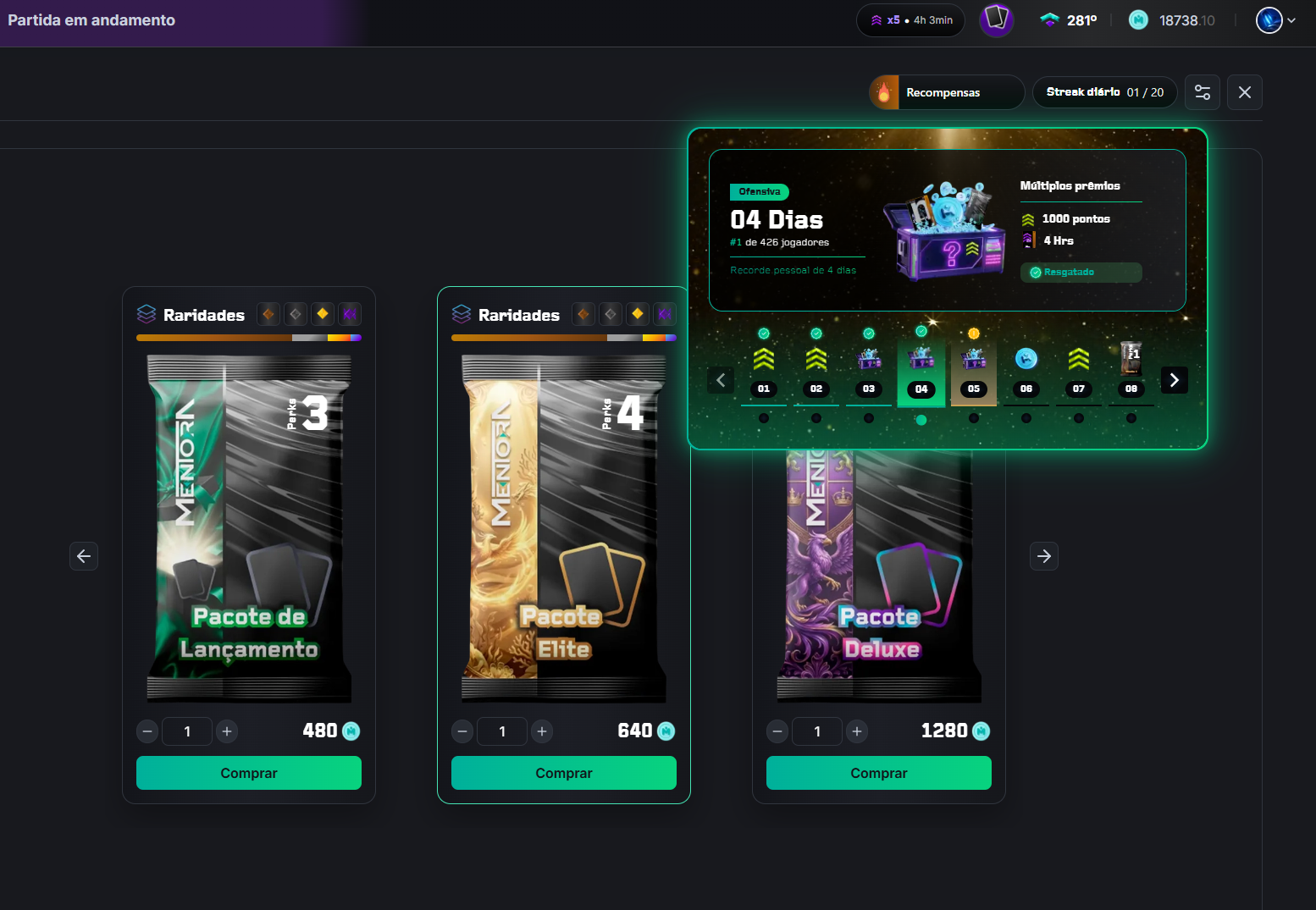
Task: Switch to Streak diário 01/20 tab
Action: click(1104, 92)
